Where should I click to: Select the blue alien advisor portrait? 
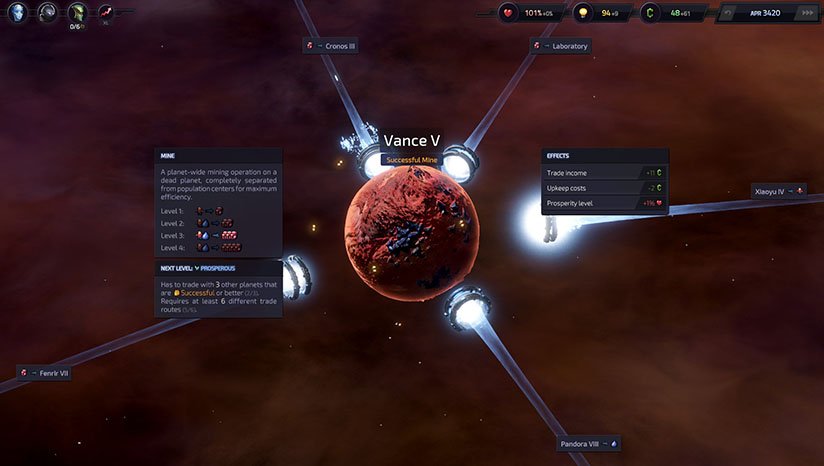[x=18, y=13]
